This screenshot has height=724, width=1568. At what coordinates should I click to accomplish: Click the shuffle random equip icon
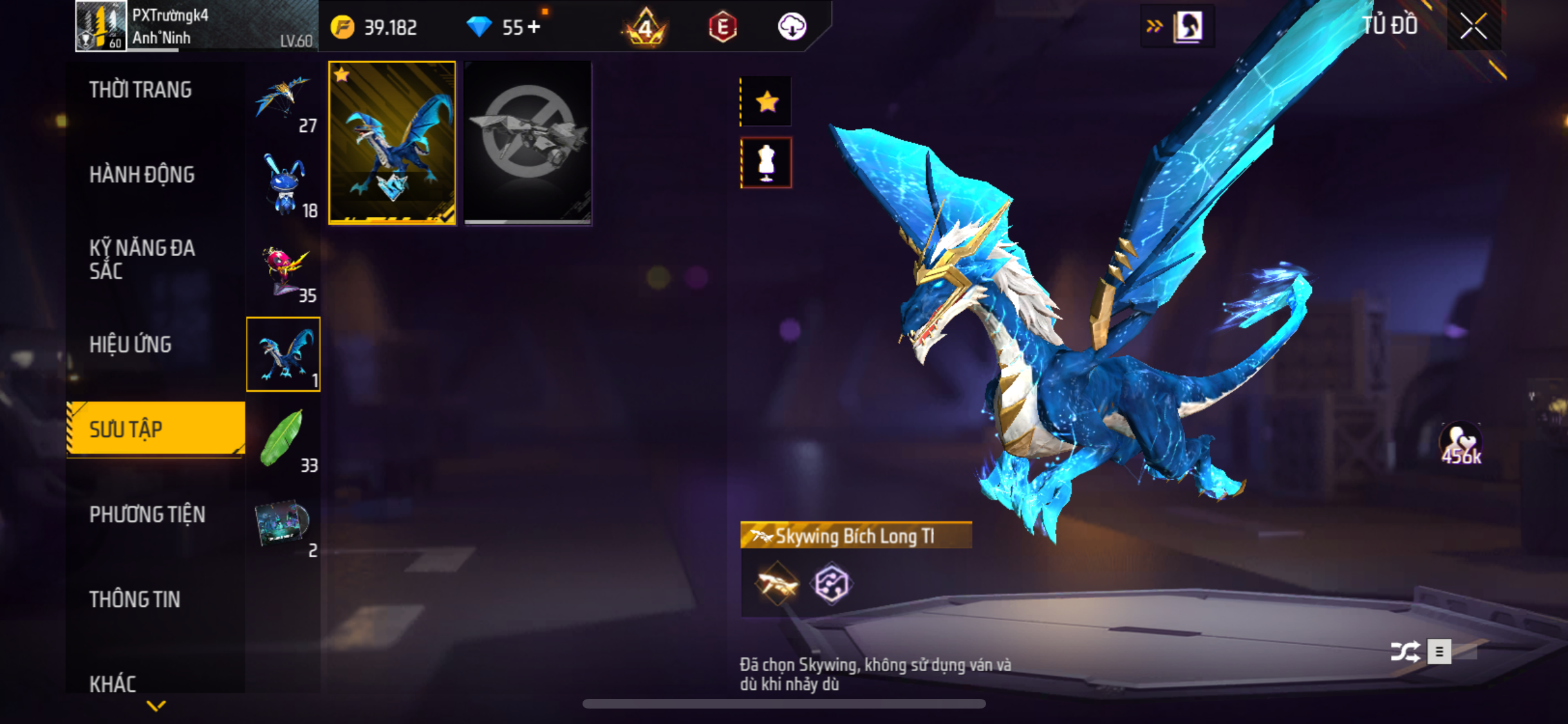coord(1405,652)
